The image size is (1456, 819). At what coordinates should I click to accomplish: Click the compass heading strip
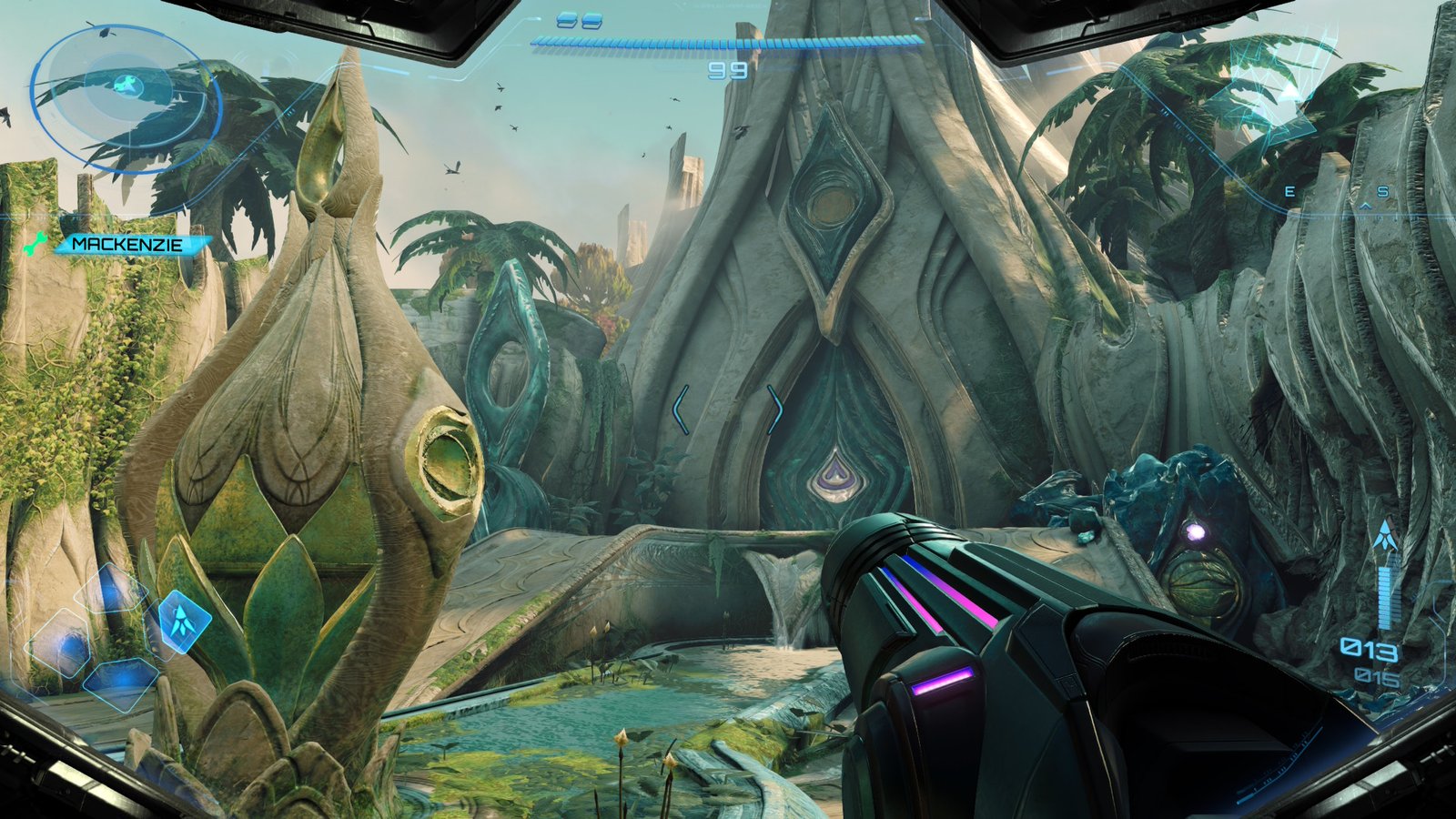tap(1338, 194)
